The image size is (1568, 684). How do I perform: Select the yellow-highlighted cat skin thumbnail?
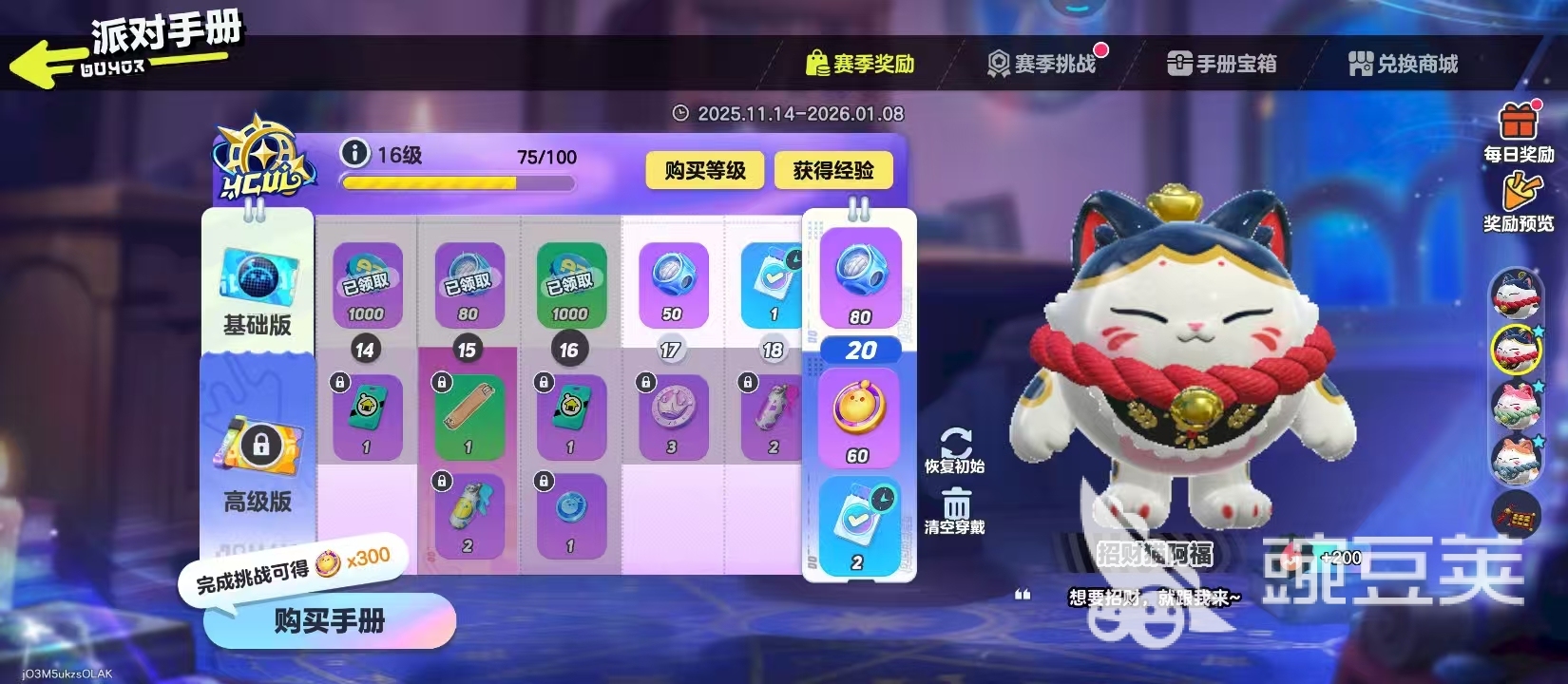pos(1517,350)
